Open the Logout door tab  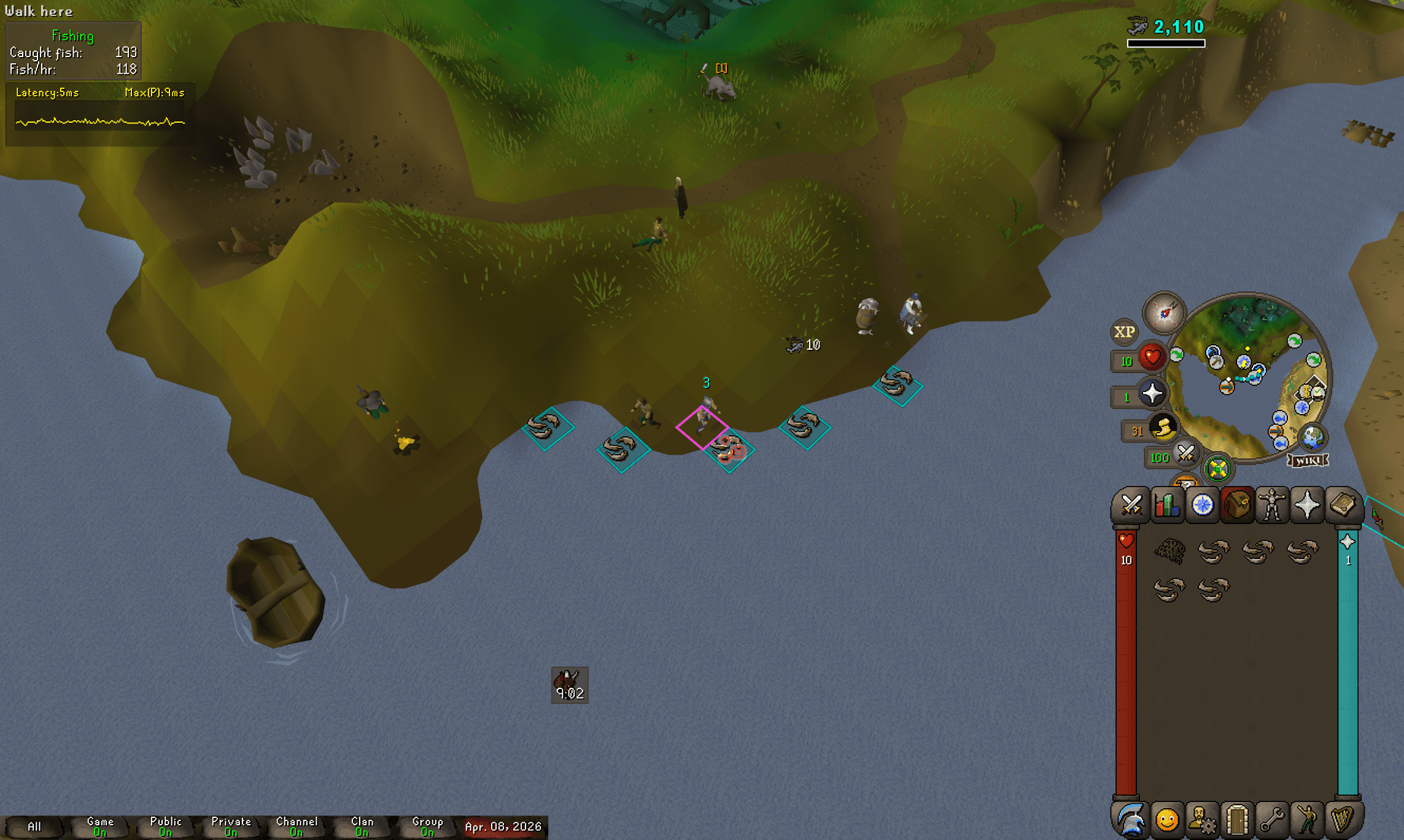(1237, 819)
